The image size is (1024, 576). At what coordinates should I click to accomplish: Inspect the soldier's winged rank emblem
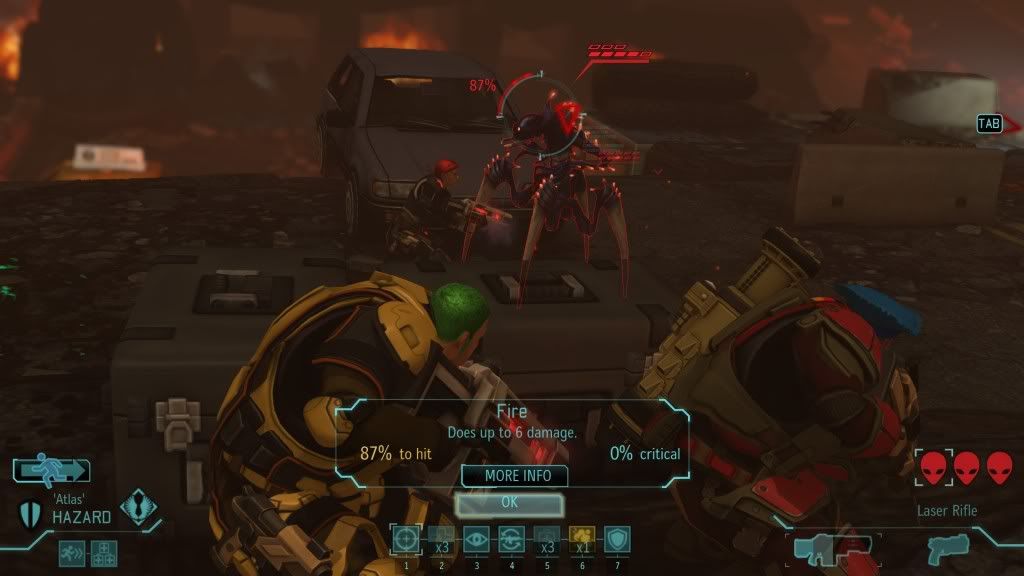coord(139,507)
